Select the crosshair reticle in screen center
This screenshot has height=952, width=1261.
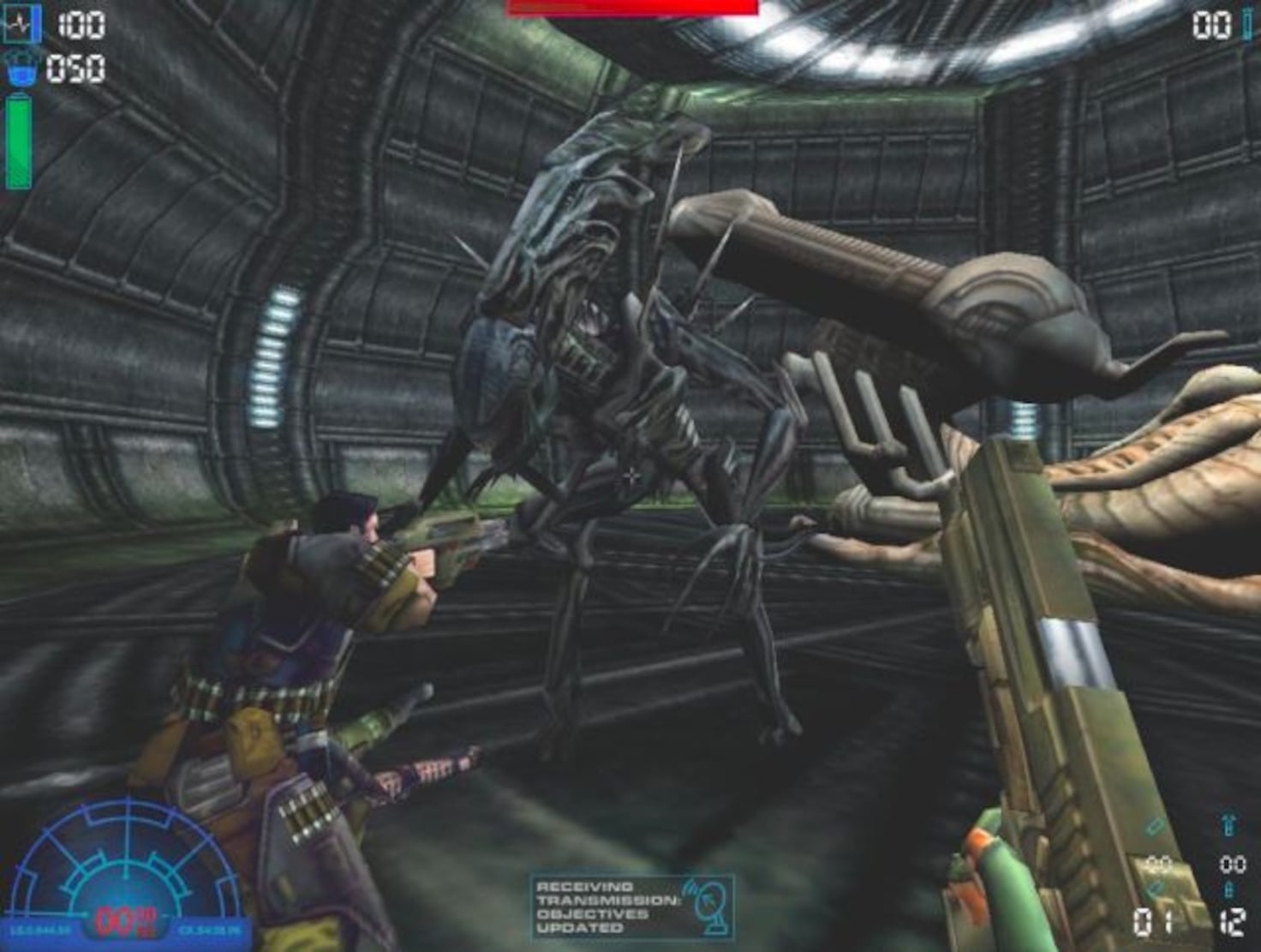[630, 476]
